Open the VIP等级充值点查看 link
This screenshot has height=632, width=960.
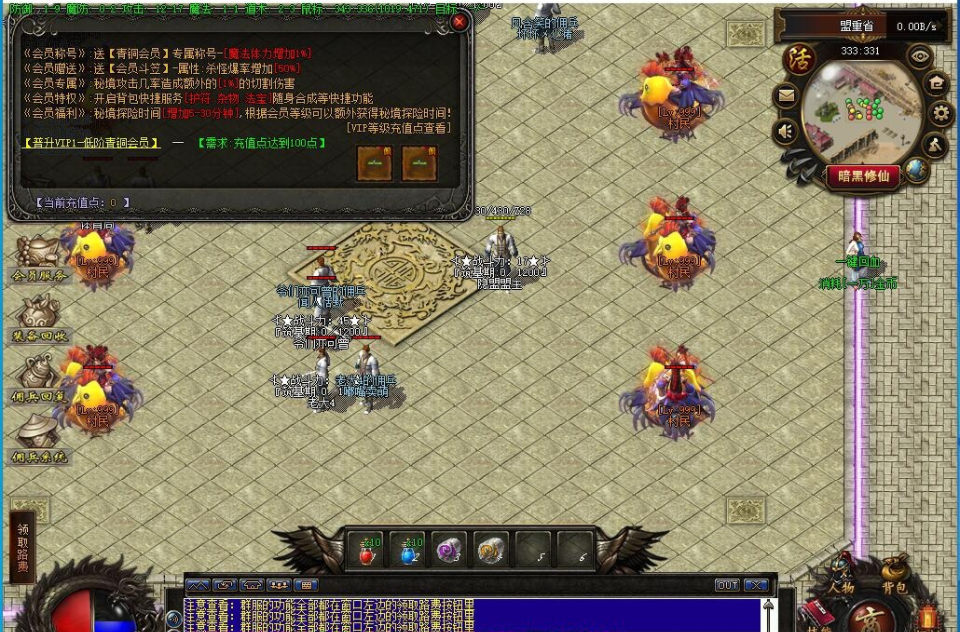click(x=398, y=127)
